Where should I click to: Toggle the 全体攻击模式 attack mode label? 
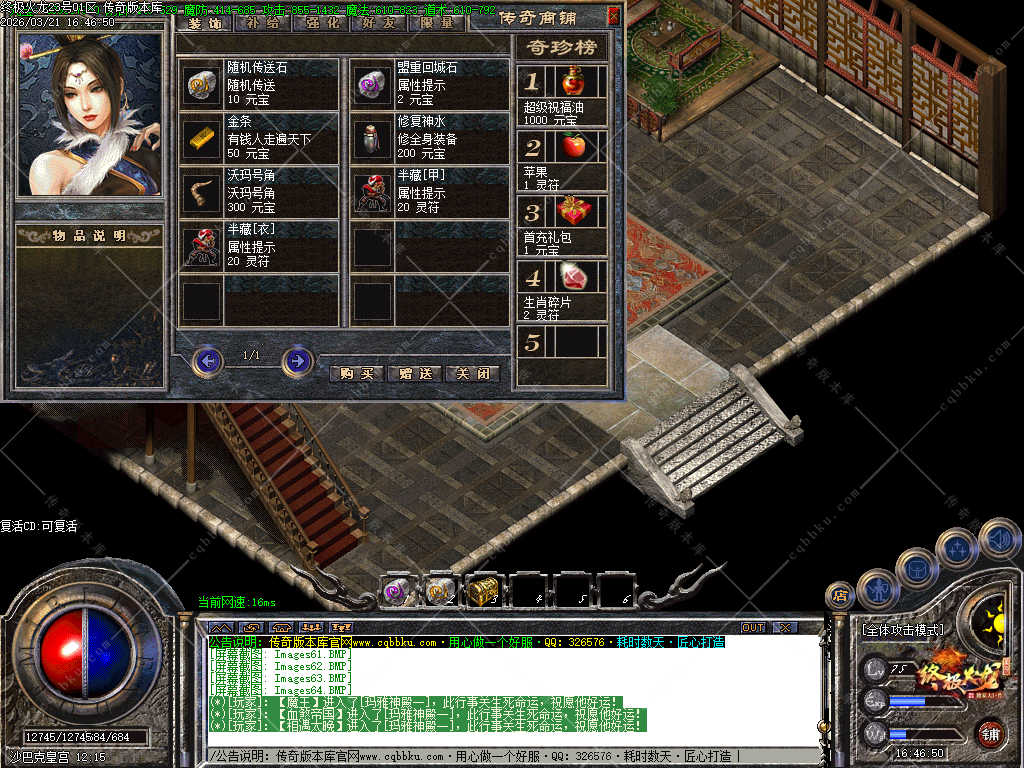pos(902,630)
